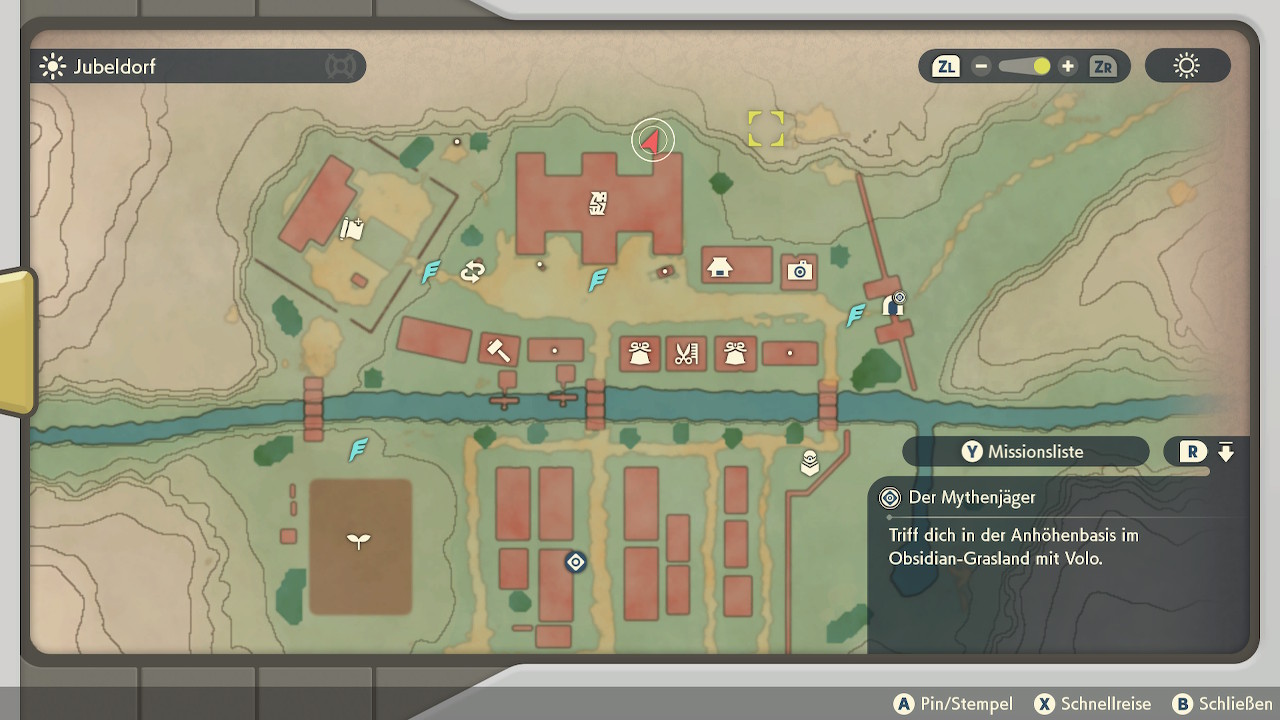Click the red arrow player marker

(653, 141)
